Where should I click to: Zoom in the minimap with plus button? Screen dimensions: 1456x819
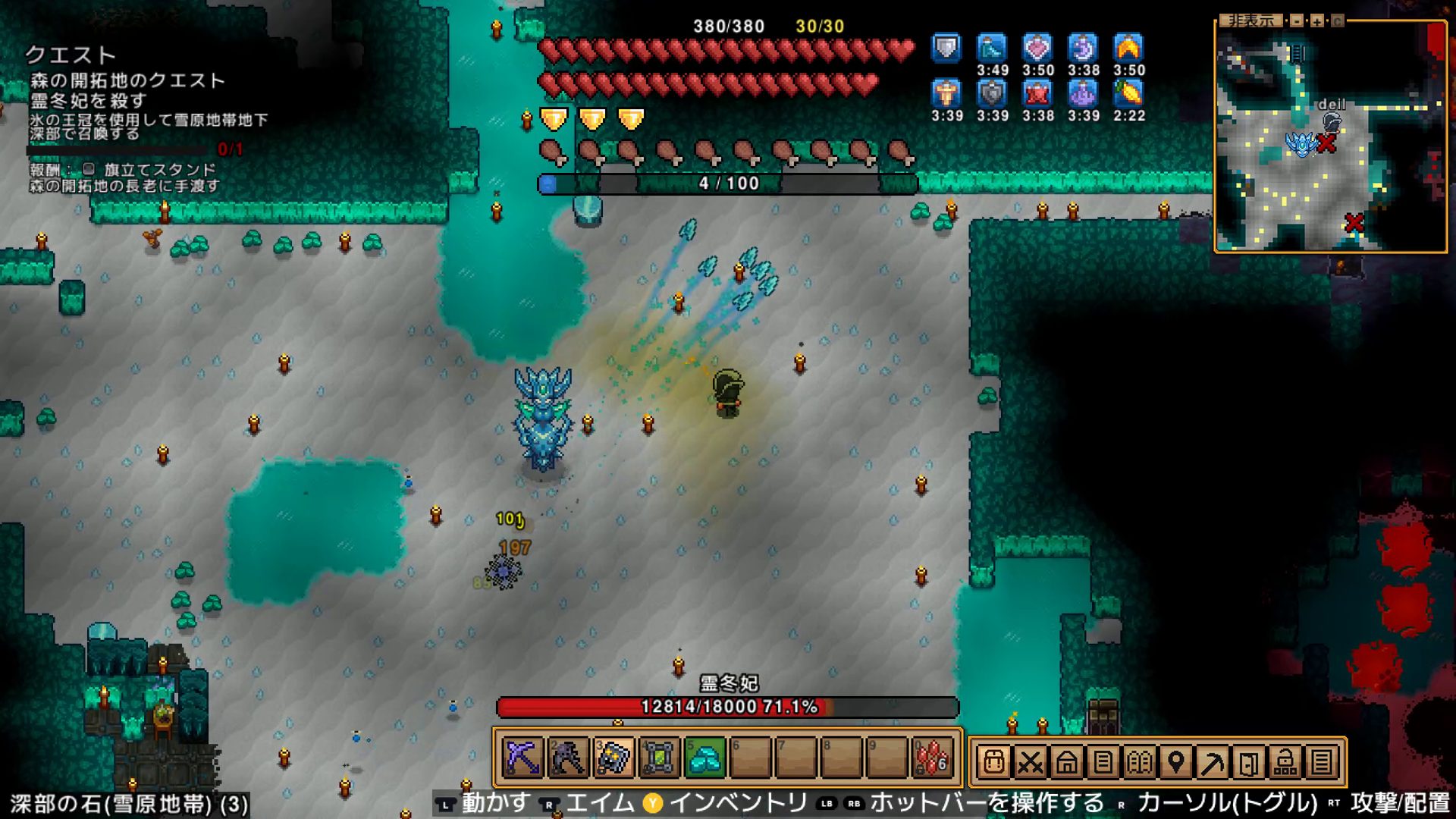pos(1317,21)
